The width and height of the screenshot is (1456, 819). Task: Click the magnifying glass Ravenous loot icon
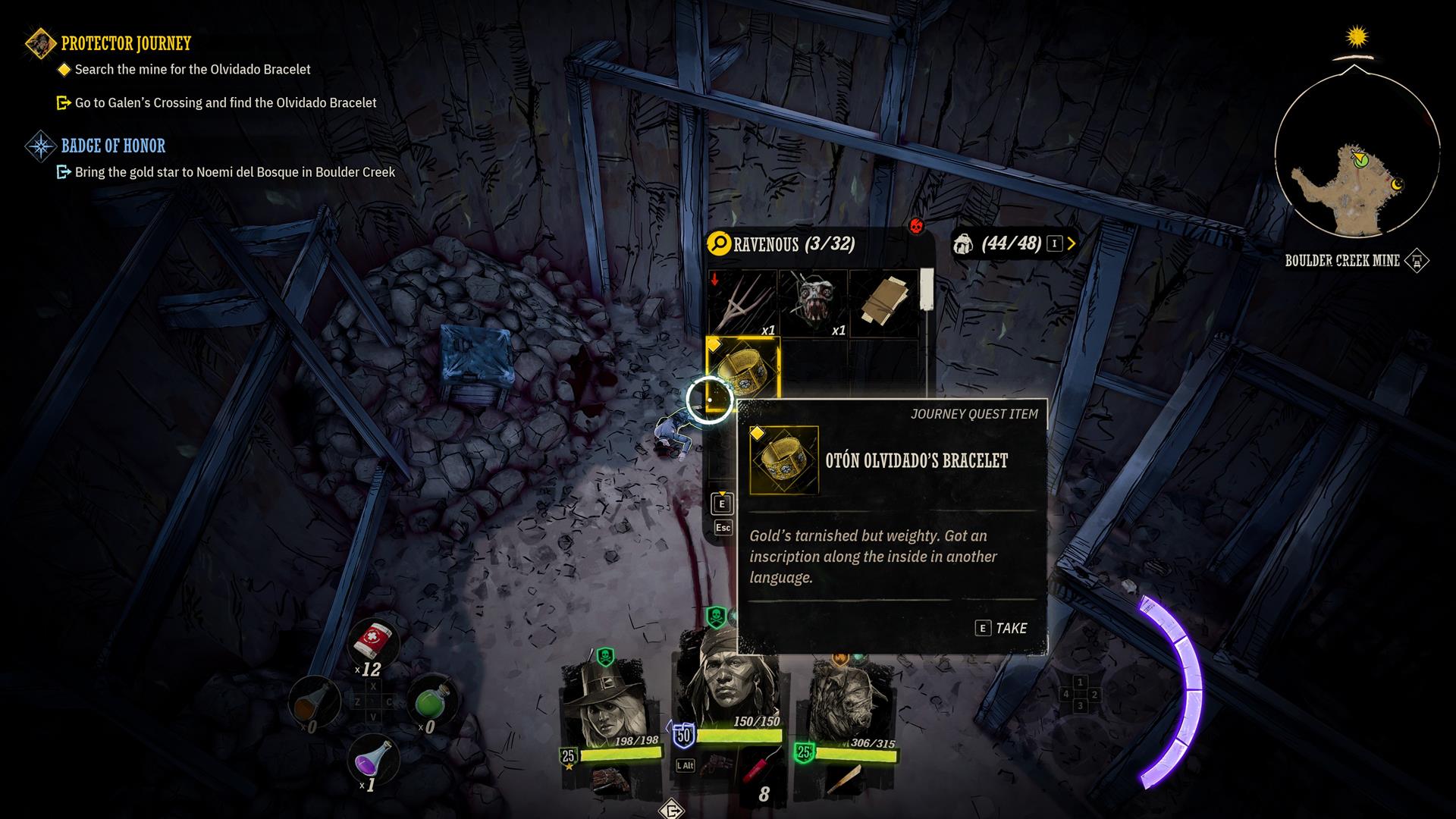point(718,243)
